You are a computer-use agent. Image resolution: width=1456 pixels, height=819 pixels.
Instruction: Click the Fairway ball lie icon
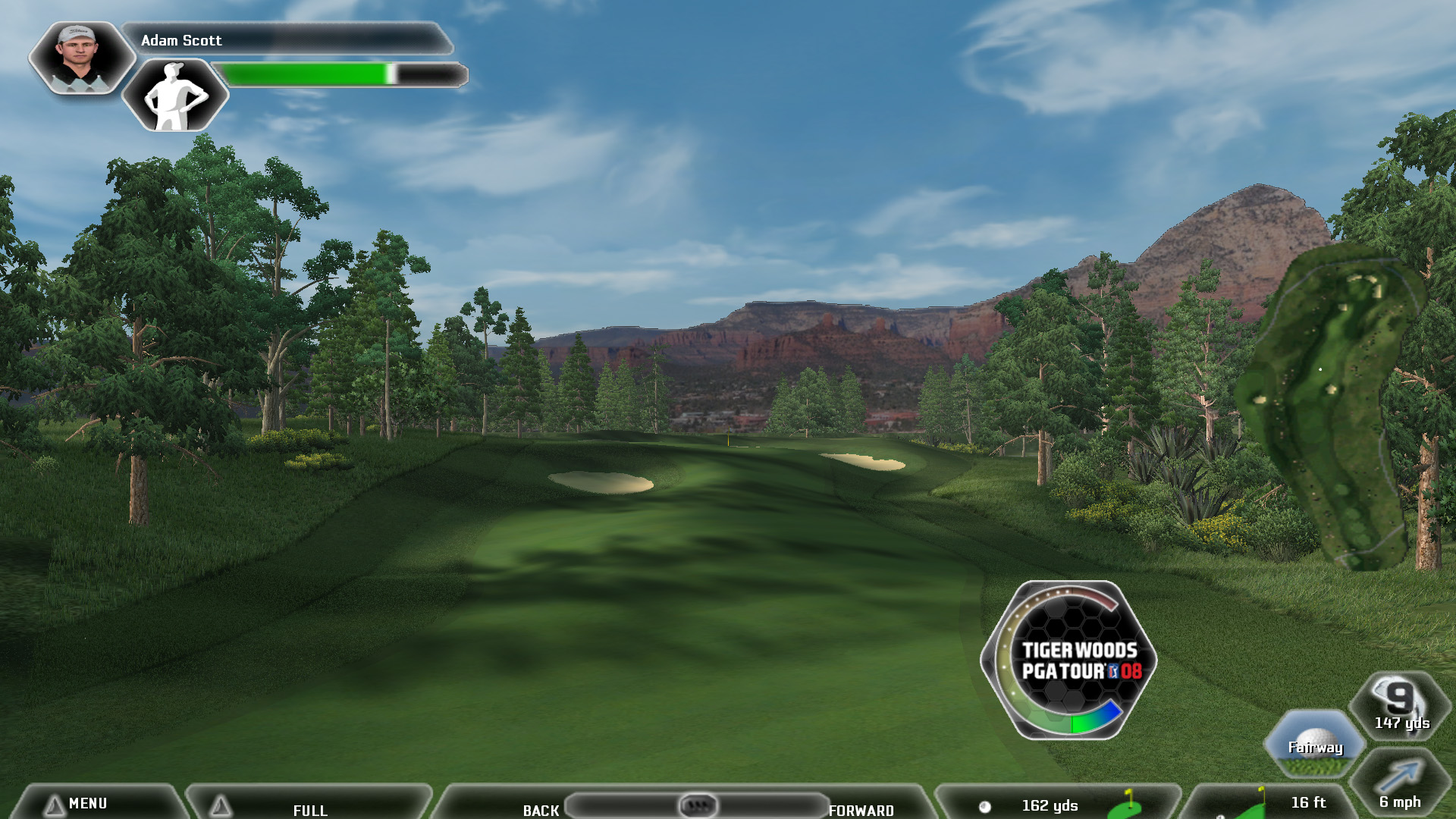point(1315,745)
